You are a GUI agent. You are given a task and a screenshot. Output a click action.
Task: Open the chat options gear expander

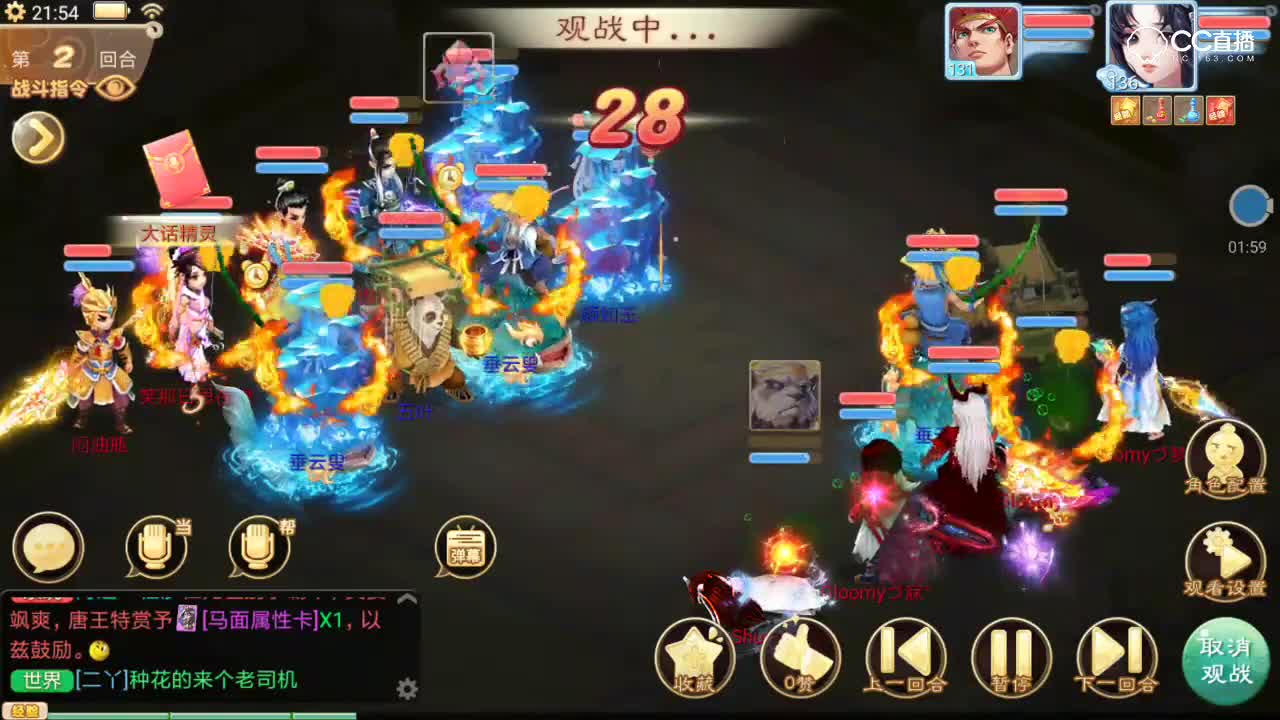point(408,689)
